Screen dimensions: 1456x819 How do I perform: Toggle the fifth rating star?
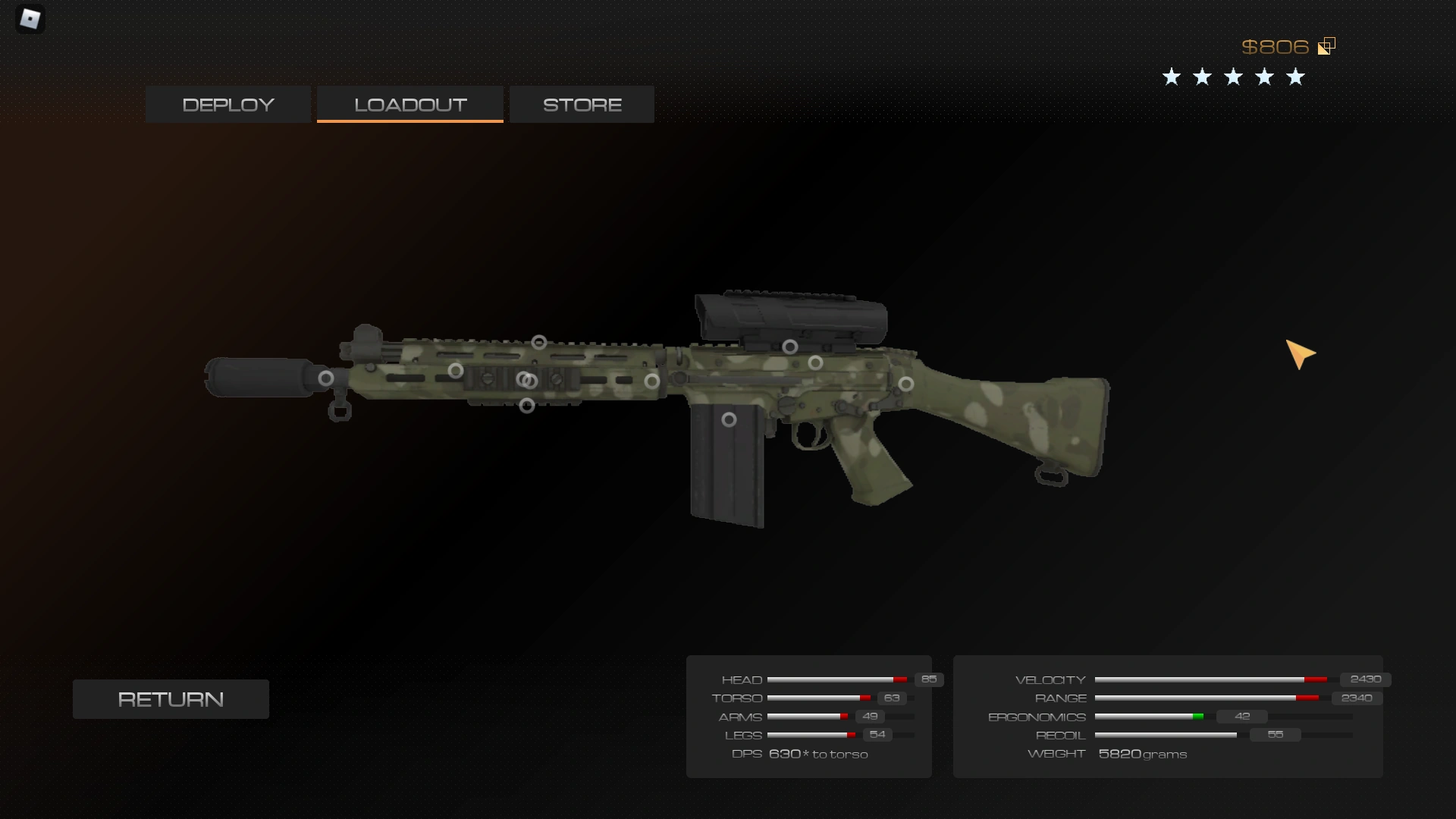tap(1295, 76)
